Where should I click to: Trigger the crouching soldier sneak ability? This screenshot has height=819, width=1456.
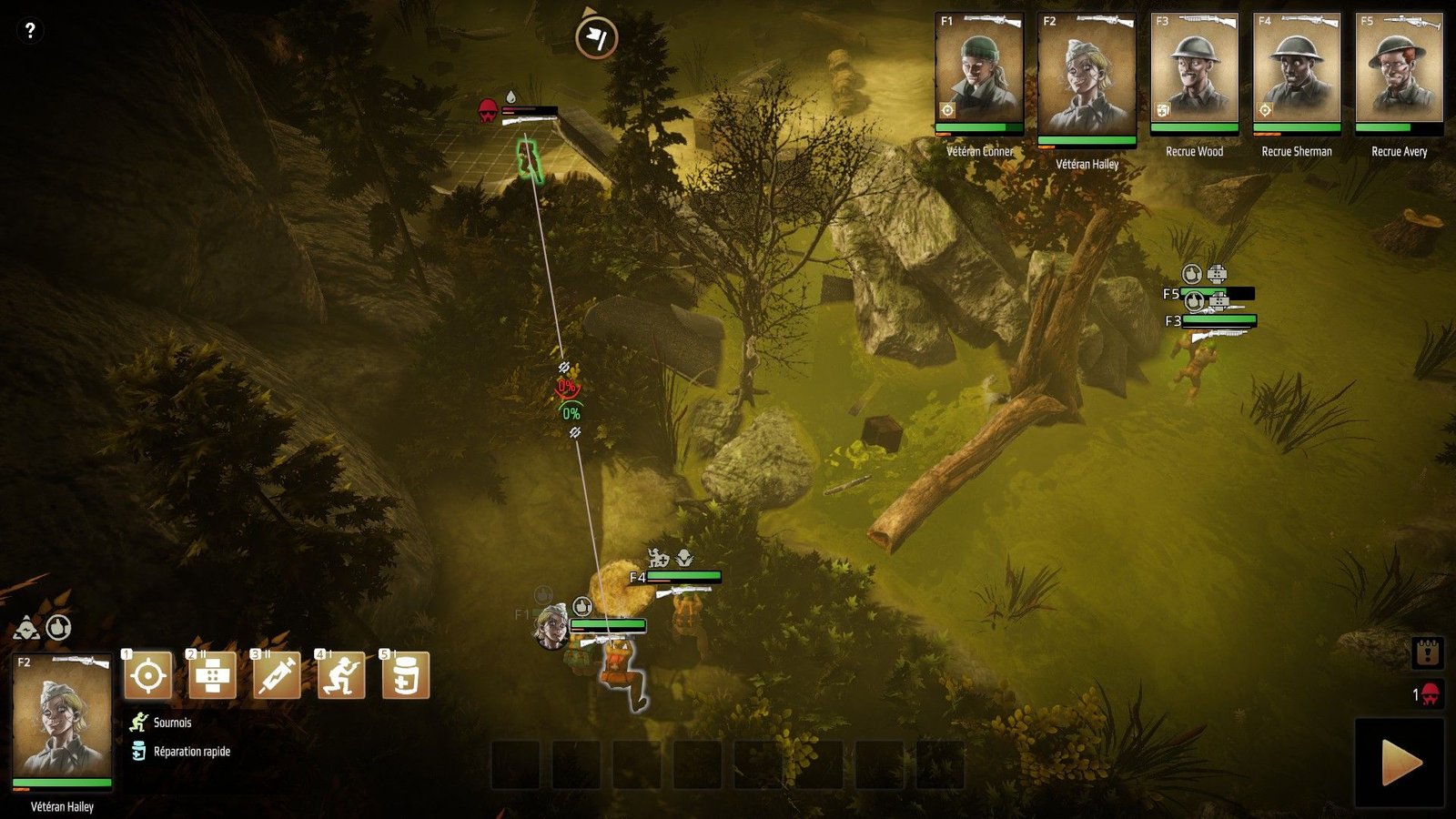click(341, 676)
